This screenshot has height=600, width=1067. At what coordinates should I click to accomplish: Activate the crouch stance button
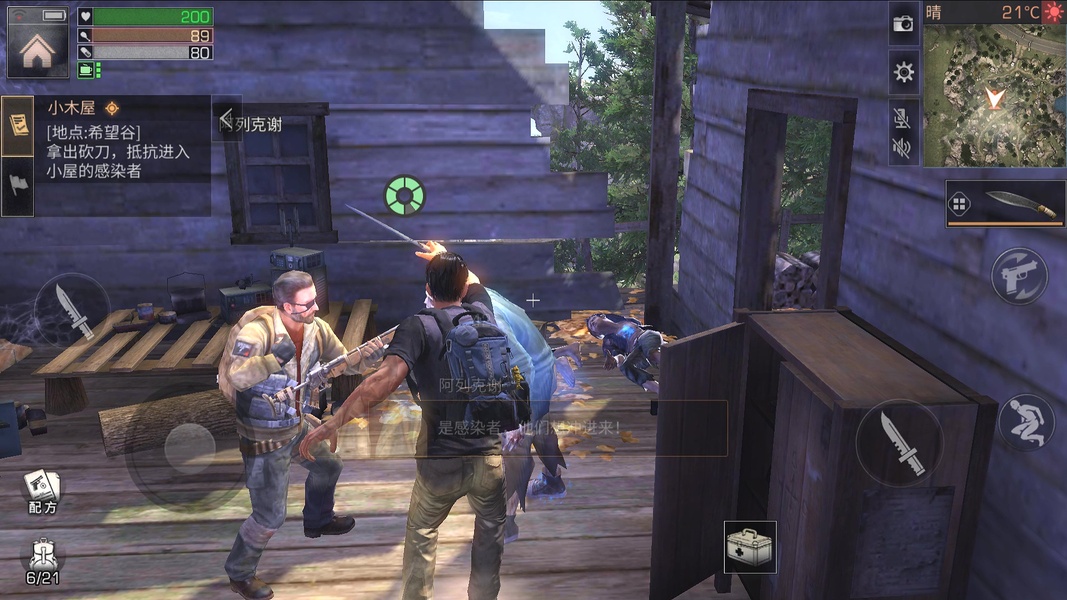pyautogui.click(x=1026, y=422)
